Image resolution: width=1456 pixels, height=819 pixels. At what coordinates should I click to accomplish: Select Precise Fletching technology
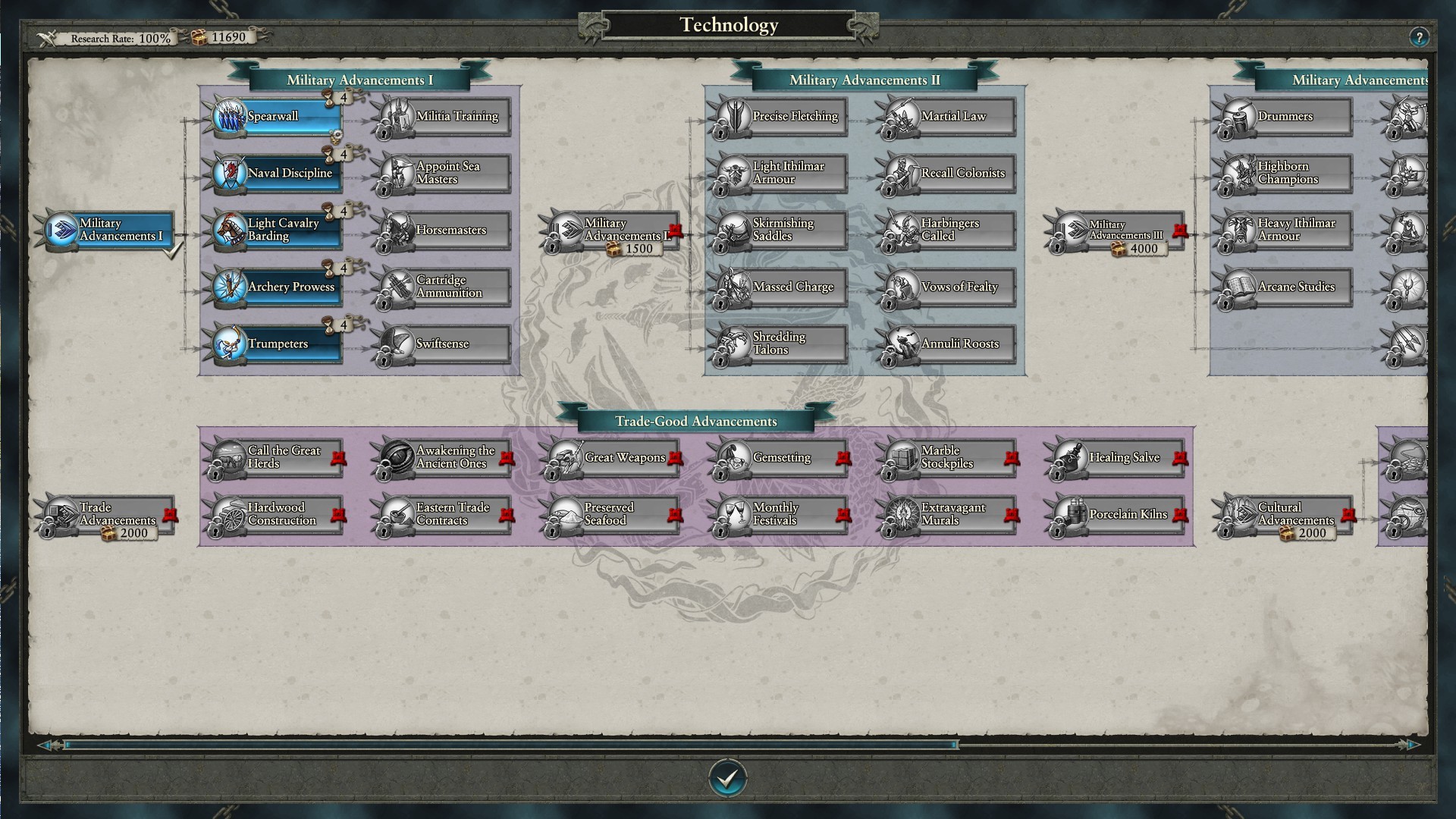click(x=782, y=117)
